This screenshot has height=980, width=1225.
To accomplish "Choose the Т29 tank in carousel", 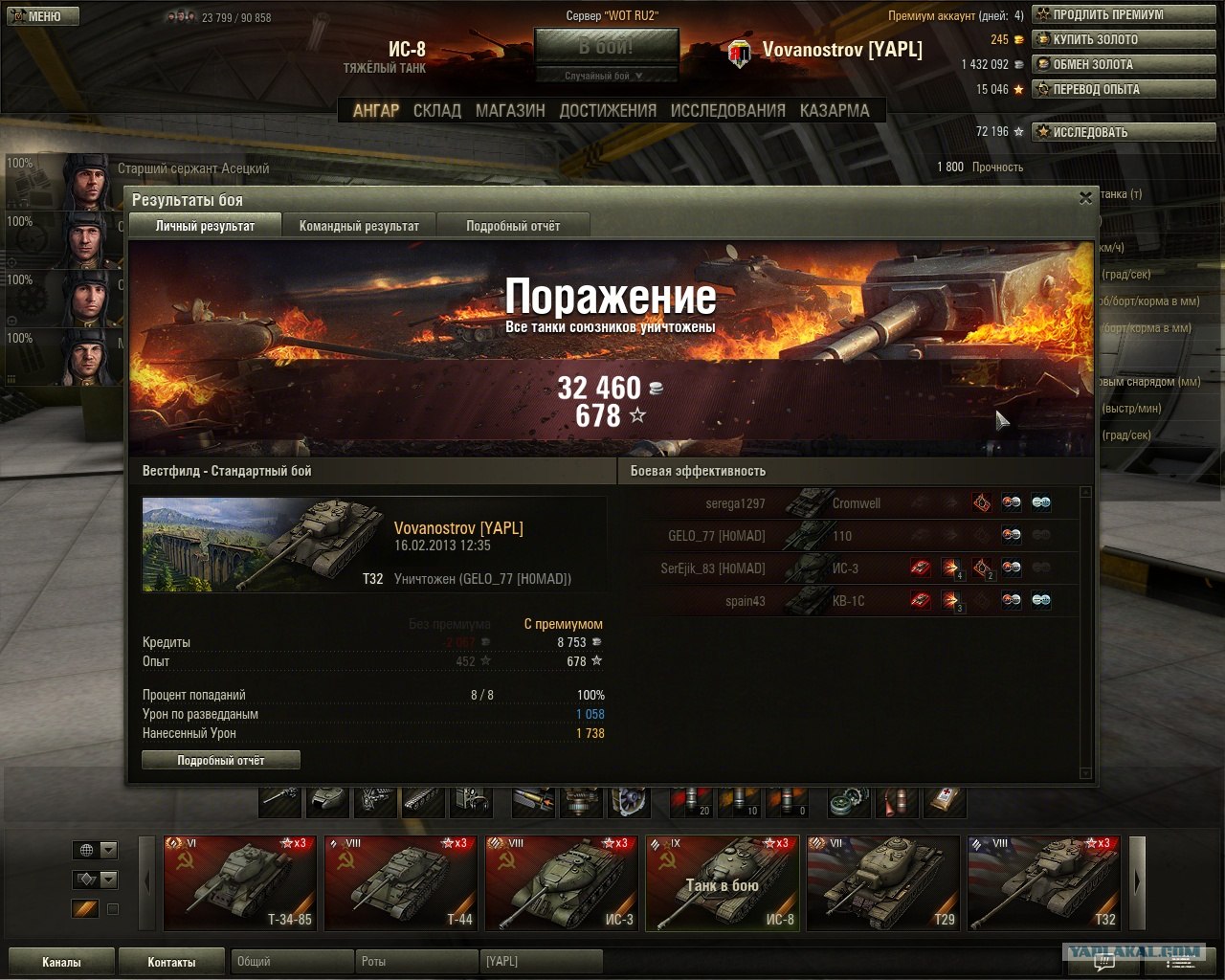I will (x=882, y=883).
